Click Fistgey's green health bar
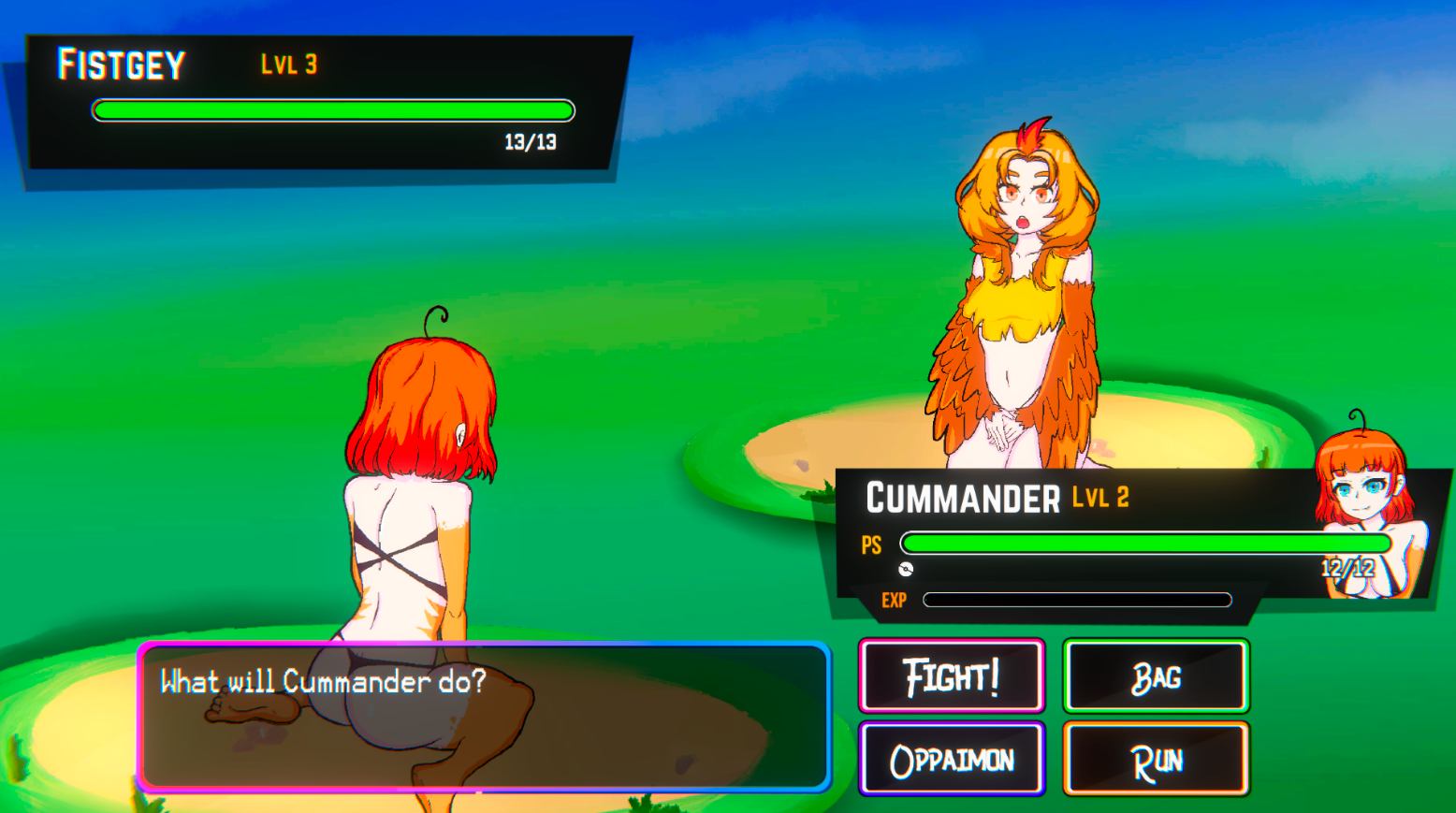The width and height of the screenshot is (1456, 813). [332, 109]
